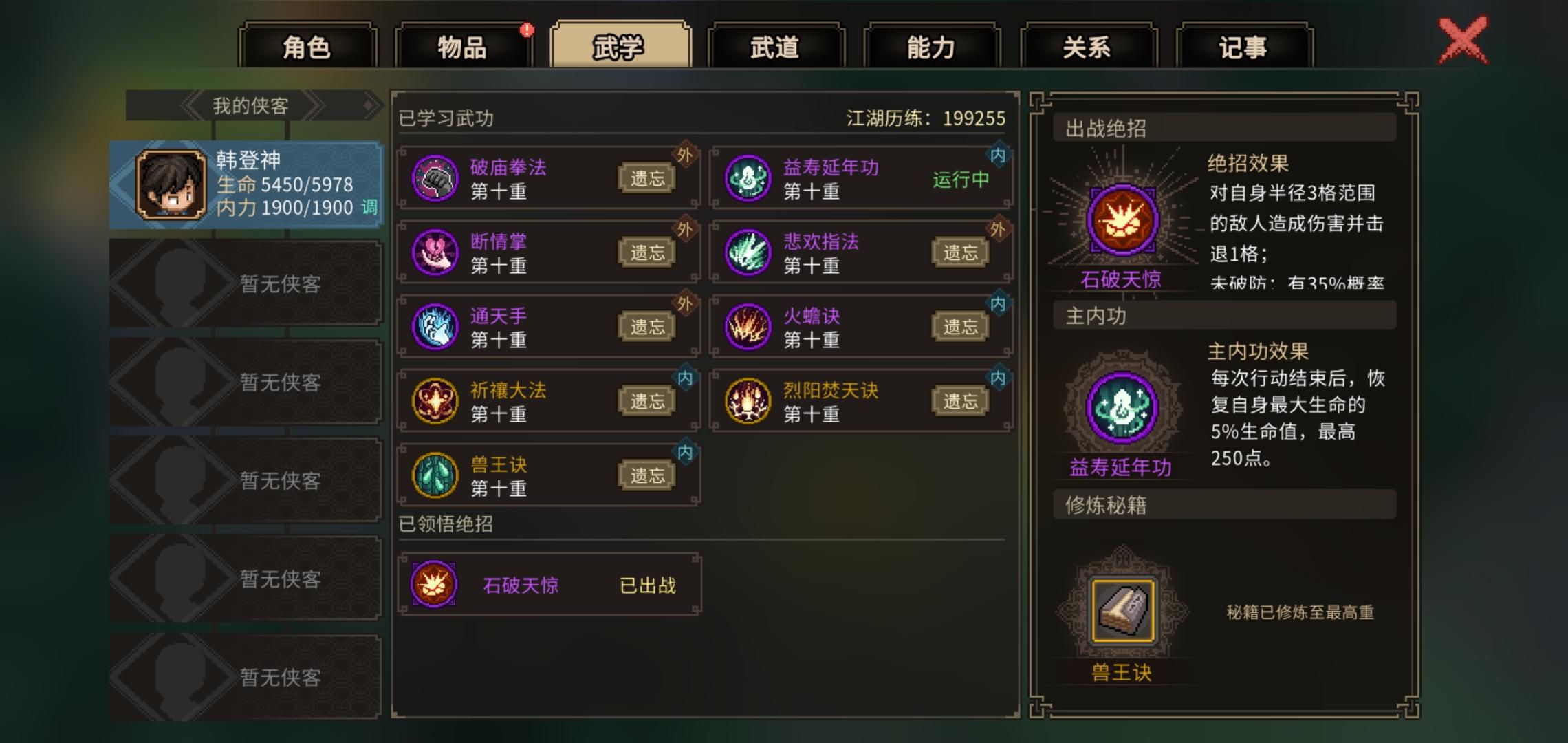Open the 物品 inventory tab
Viewport: 1568px width, 743px height.
point(461,47)
